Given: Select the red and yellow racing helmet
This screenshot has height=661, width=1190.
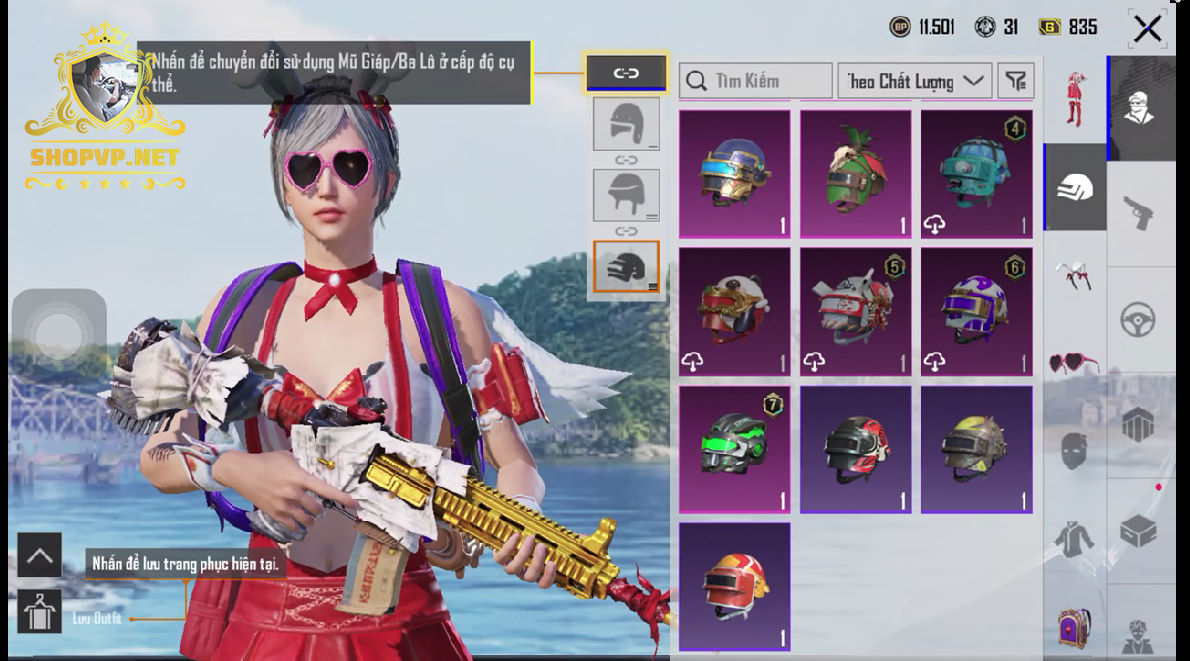Looking at the screenshot, I should tap(735, 586).
